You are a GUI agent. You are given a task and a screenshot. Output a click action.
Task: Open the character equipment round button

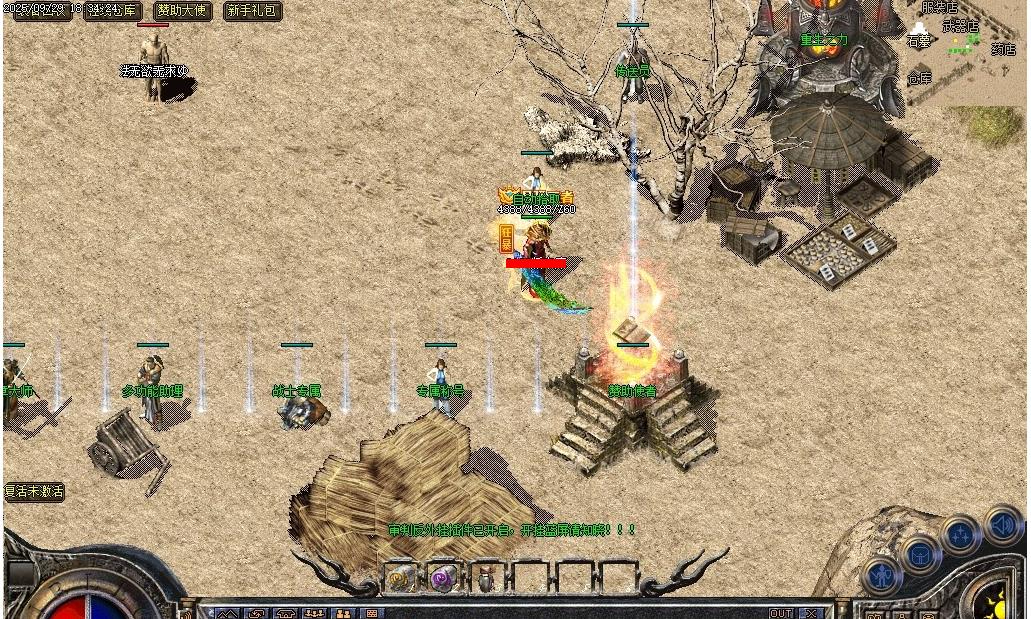pos(881,577)
